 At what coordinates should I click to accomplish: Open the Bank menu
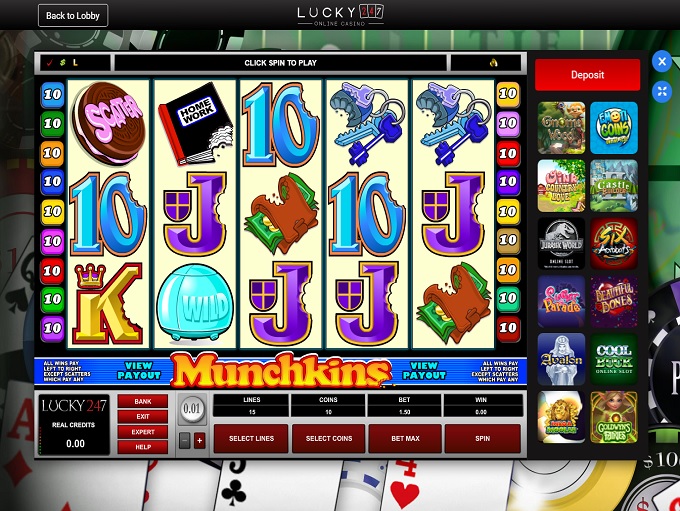pyautogui.click(x=143, y=402)
